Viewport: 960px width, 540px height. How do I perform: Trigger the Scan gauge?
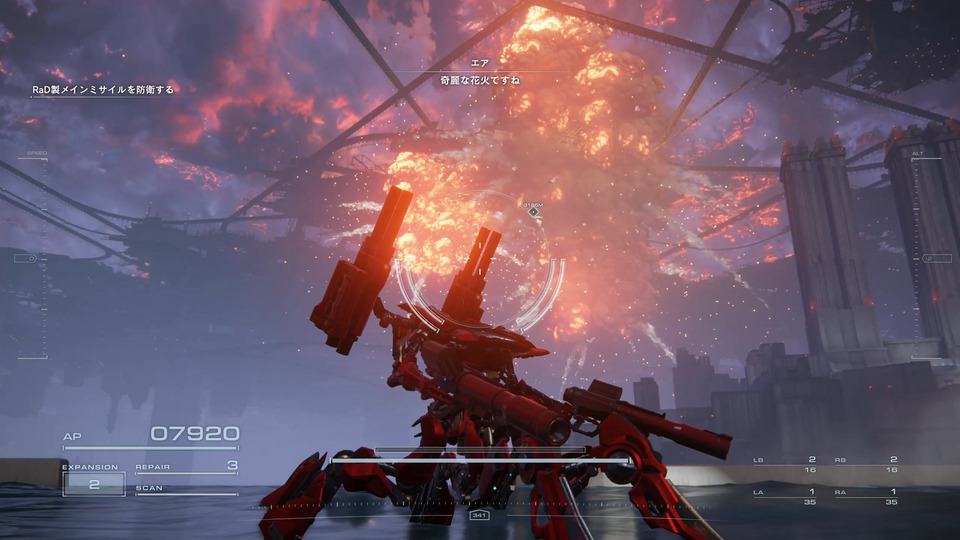point(187,489)
